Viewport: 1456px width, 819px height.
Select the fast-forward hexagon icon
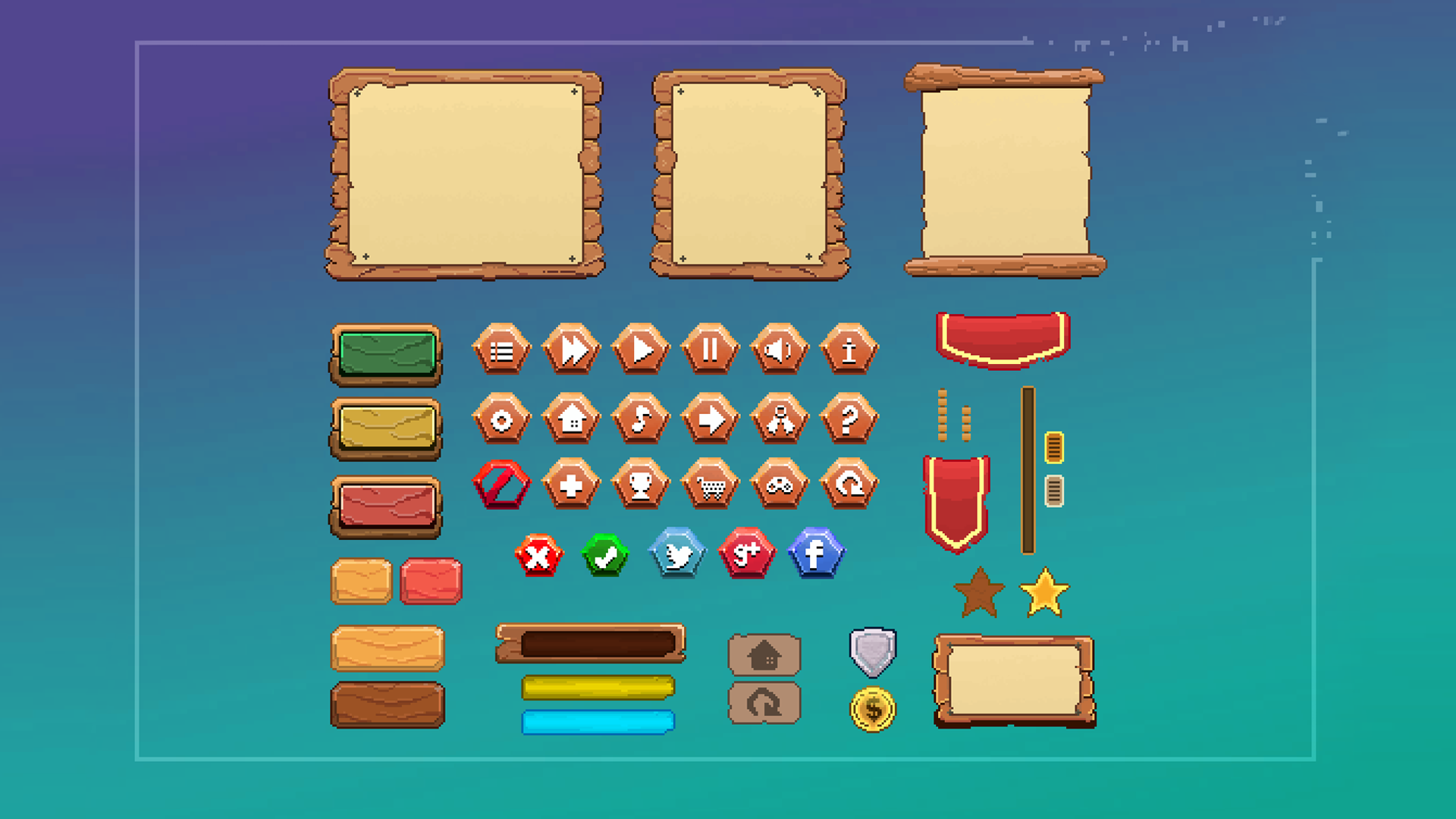[572, 349]
